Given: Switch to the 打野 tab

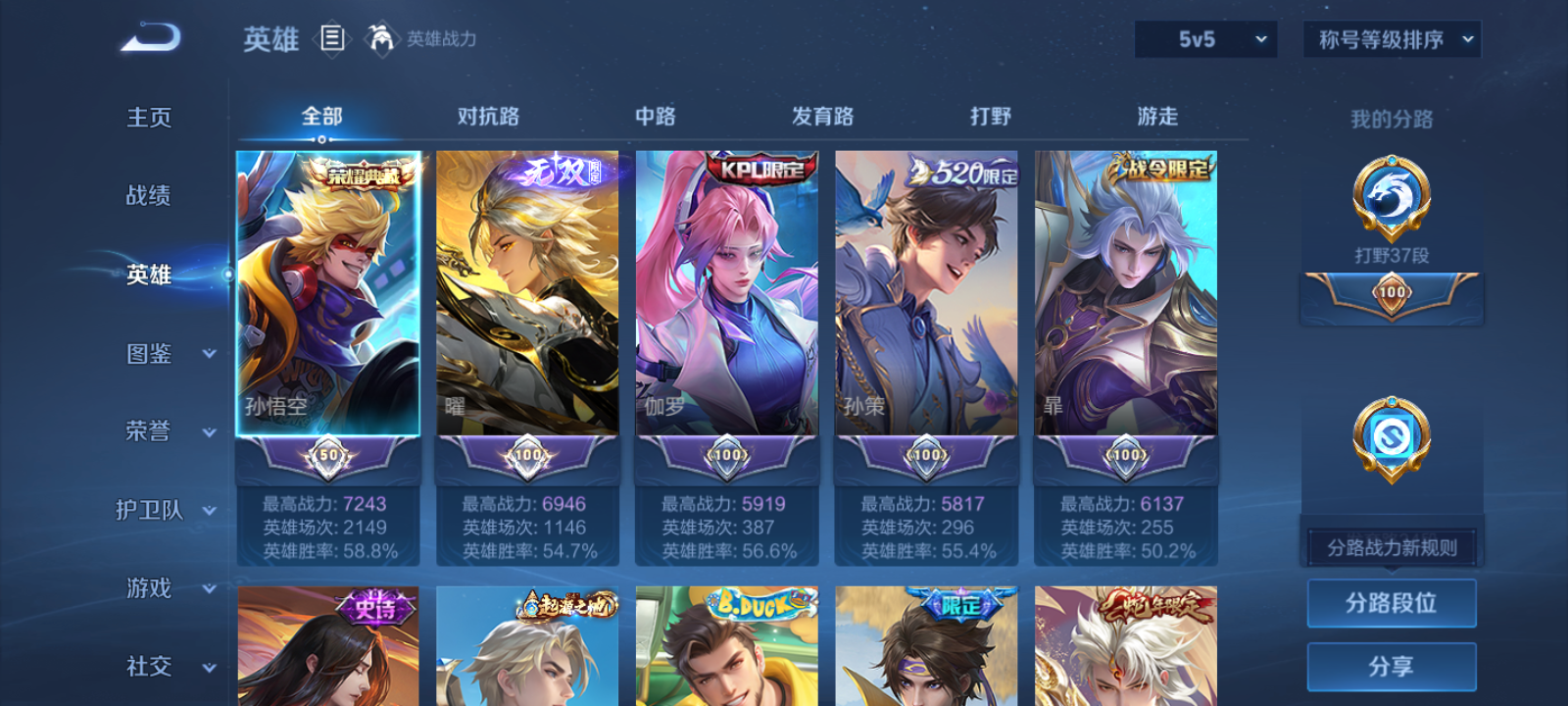Looking at the screenshot, I should (x=989, y=116).
